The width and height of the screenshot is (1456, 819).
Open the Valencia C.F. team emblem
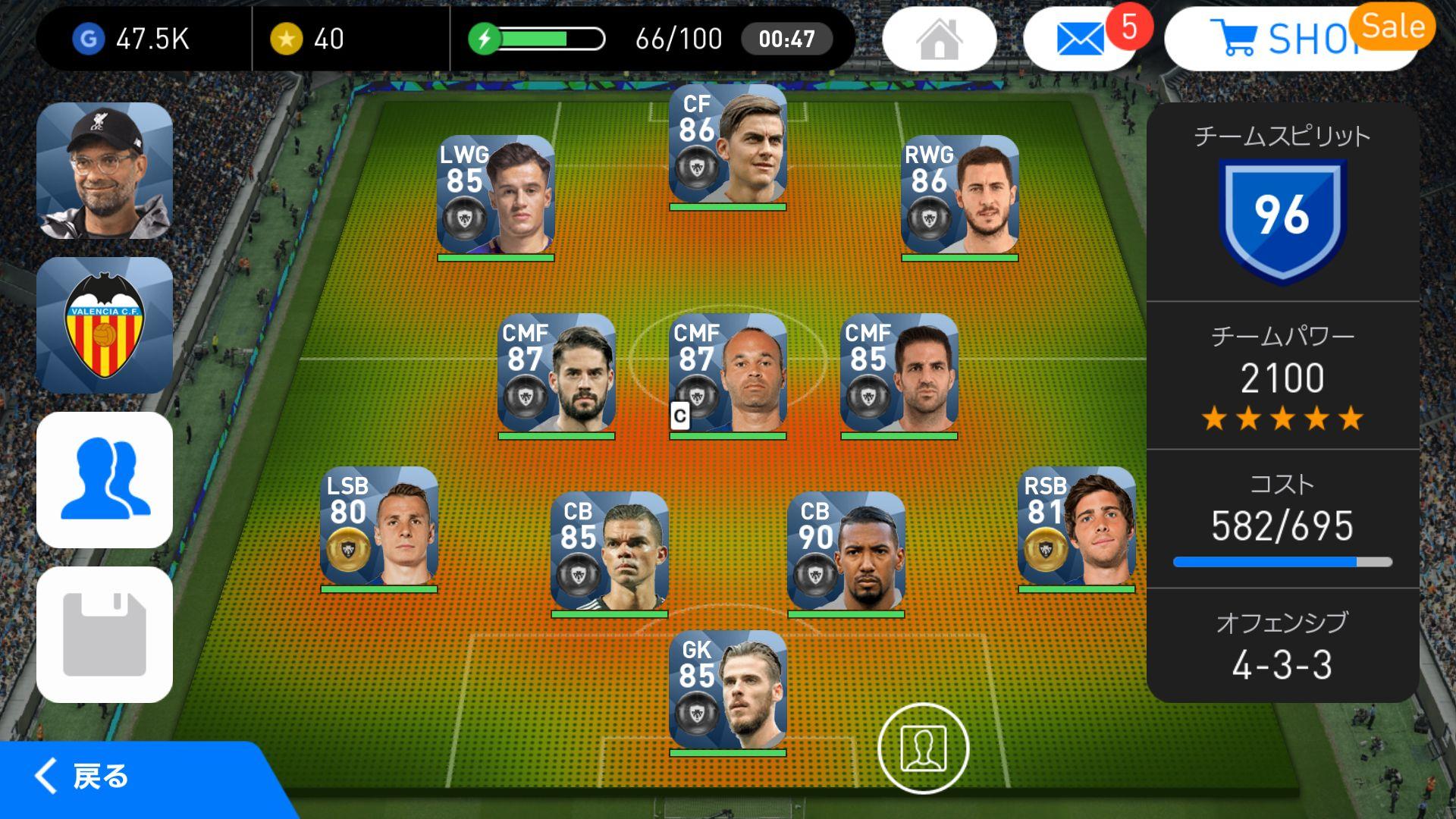pos(105,325)
